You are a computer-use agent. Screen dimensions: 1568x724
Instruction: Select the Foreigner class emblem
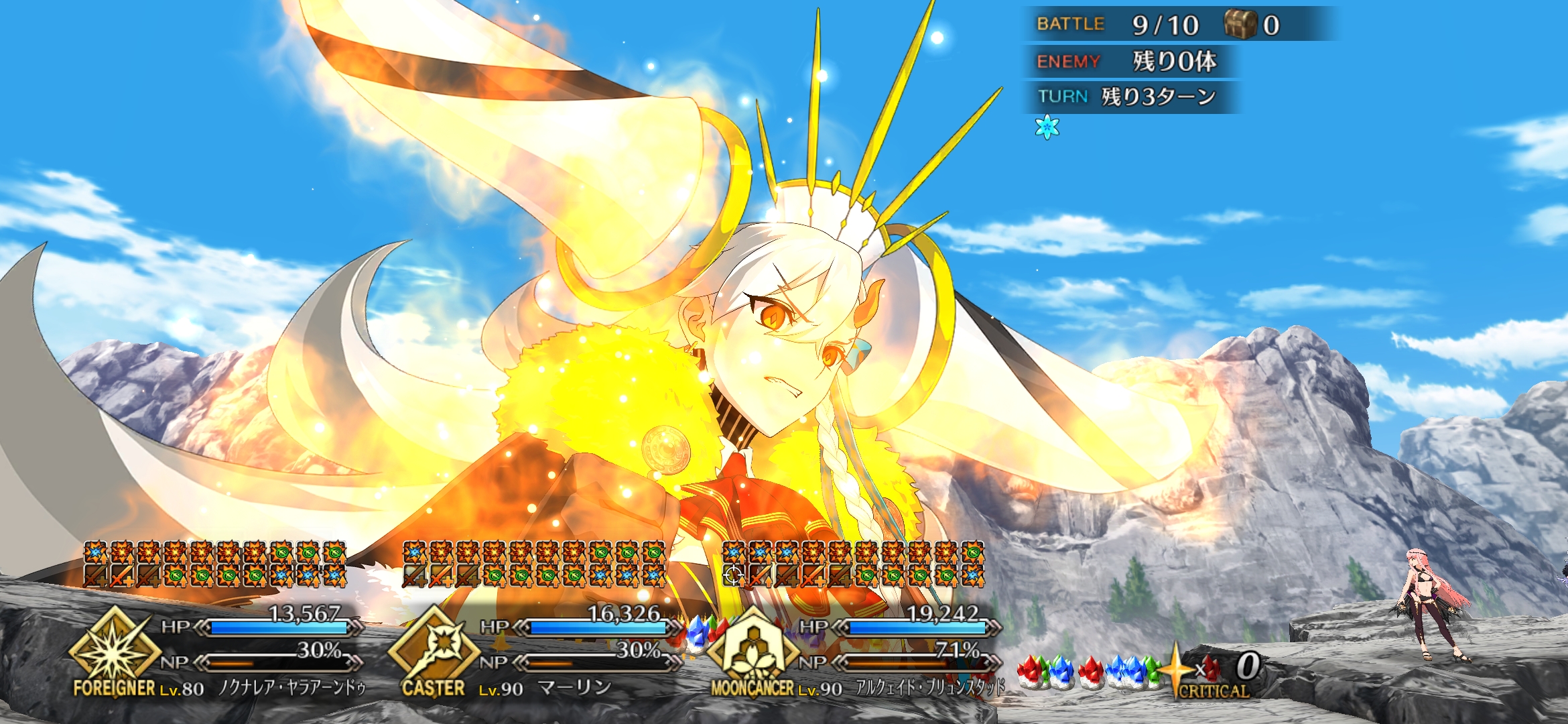(x=115, y=647)
